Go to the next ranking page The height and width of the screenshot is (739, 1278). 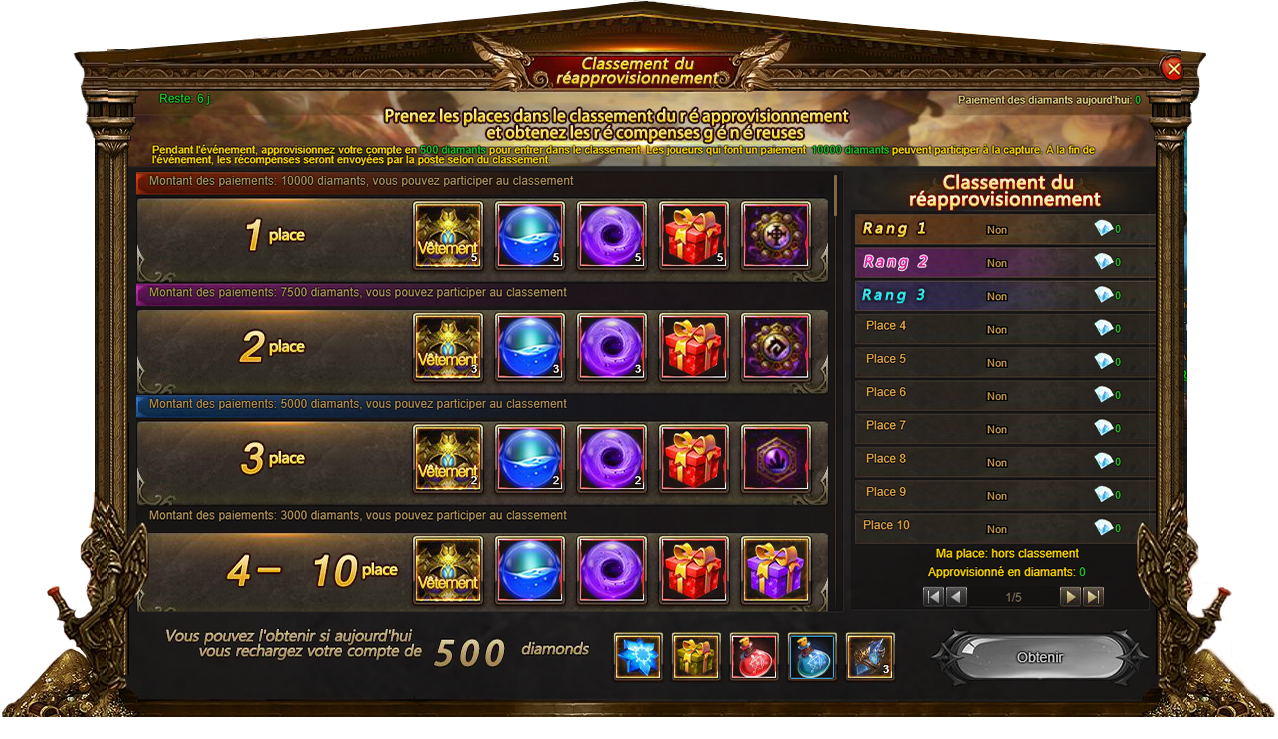point(1070,597)
